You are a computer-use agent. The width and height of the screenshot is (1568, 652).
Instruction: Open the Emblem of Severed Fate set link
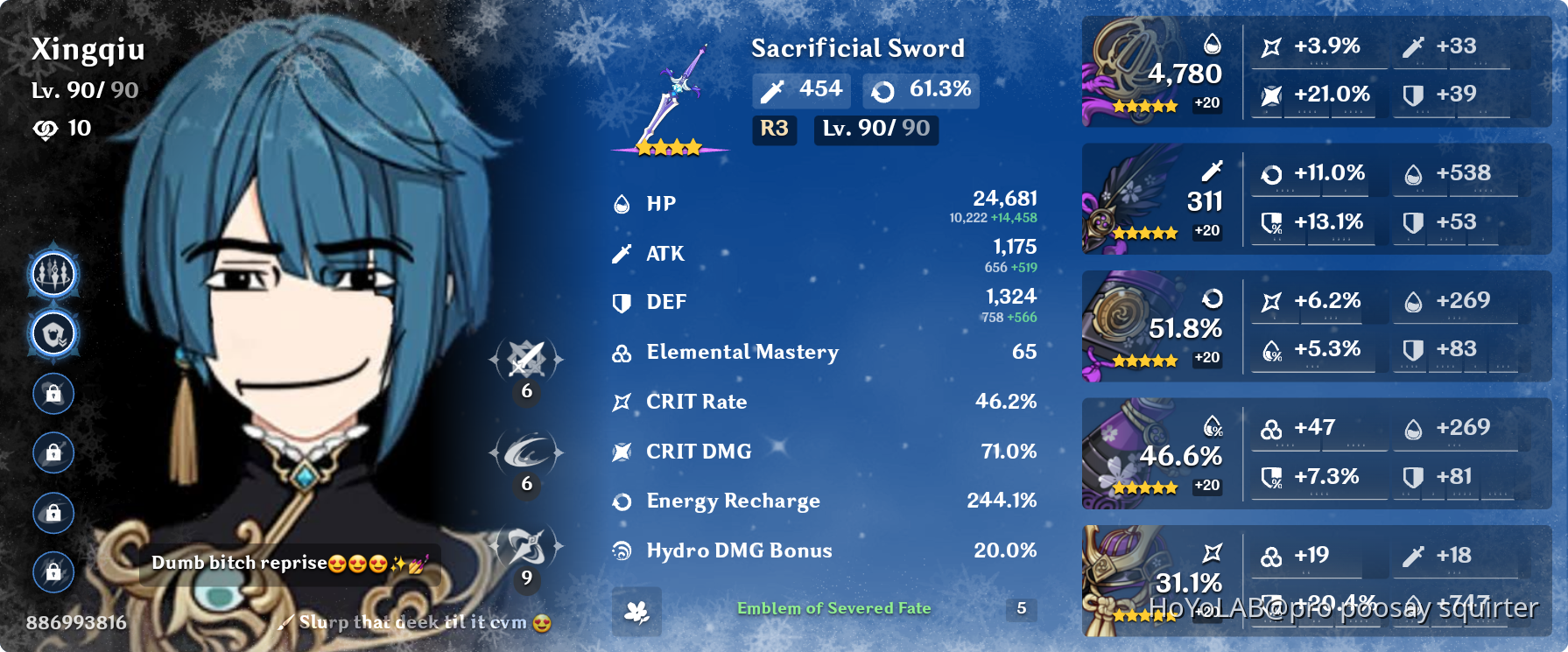pyautogui.click(x=834, y=607)
